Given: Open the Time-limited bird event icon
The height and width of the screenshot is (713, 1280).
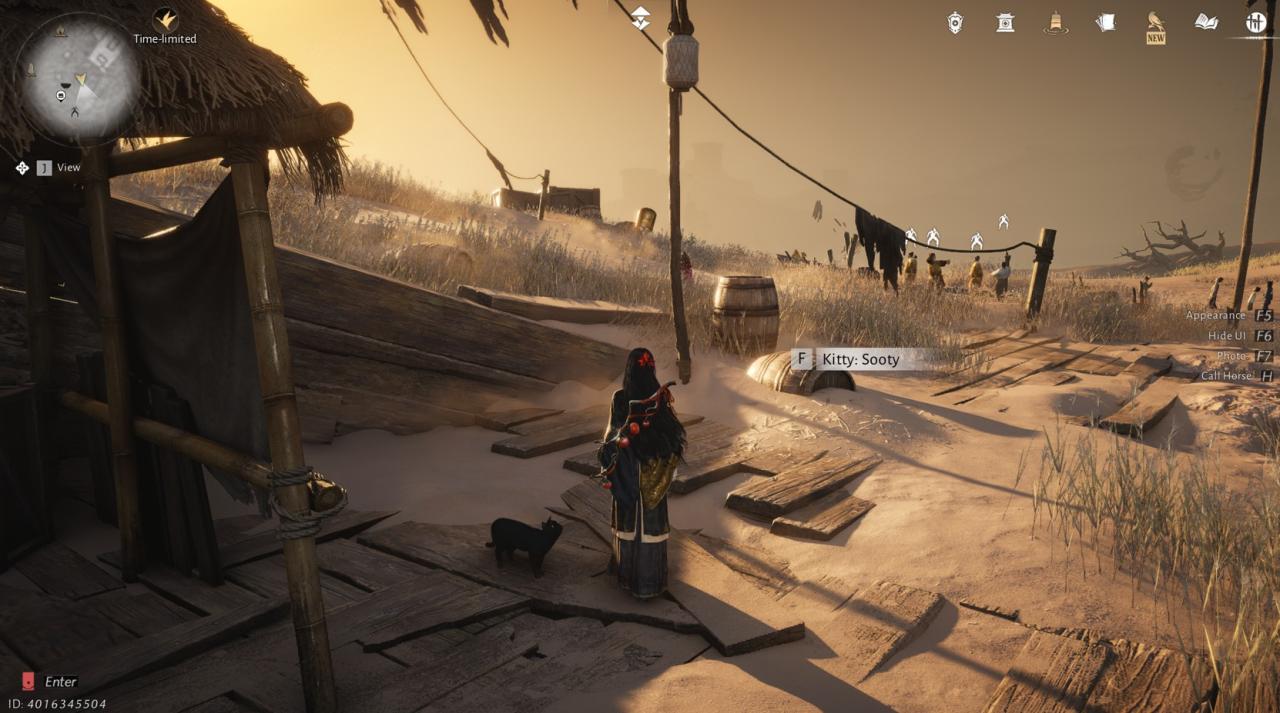Looking at the screenshot, I should pyautogui.click(x=165, y=19).
